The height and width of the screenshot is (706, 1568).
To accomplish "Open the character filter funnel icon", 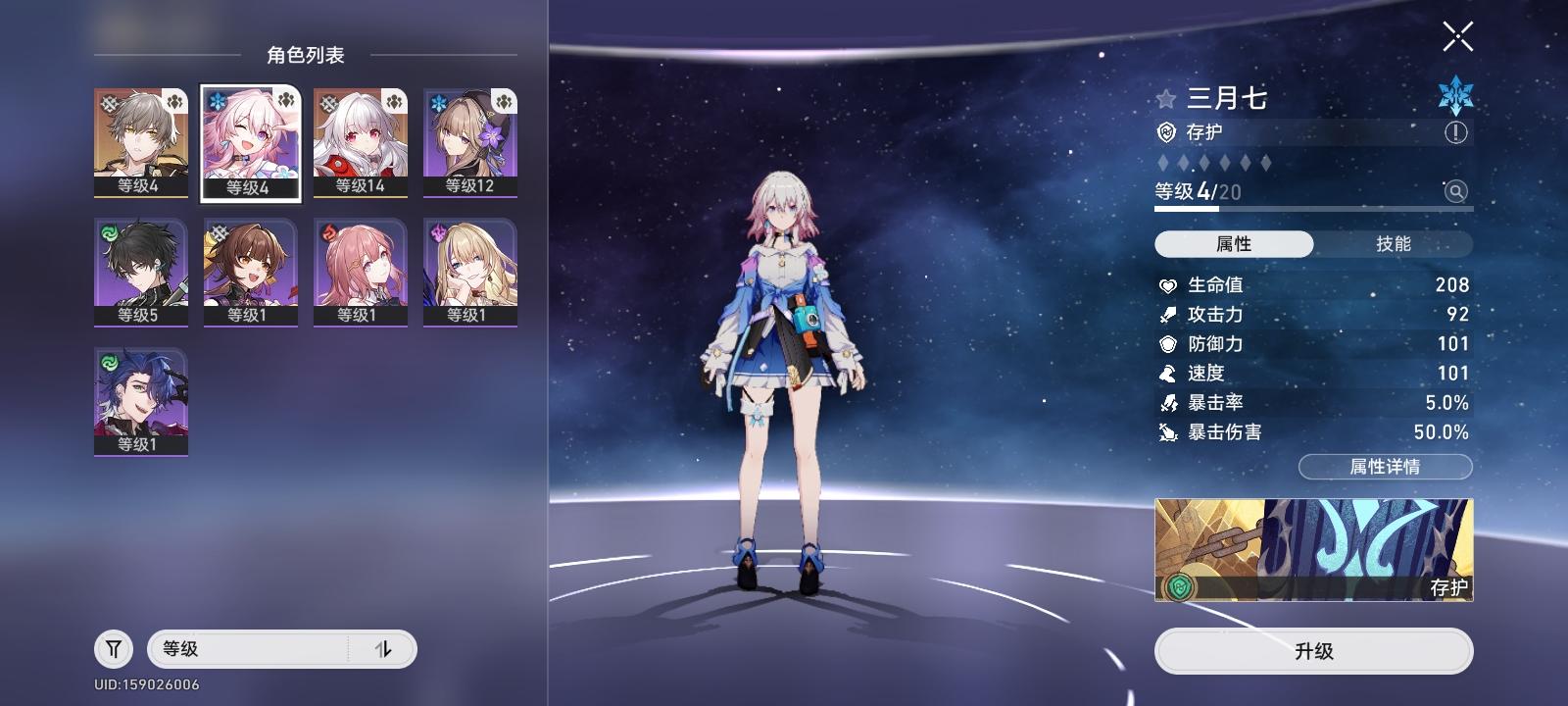I will coord(113,648).
